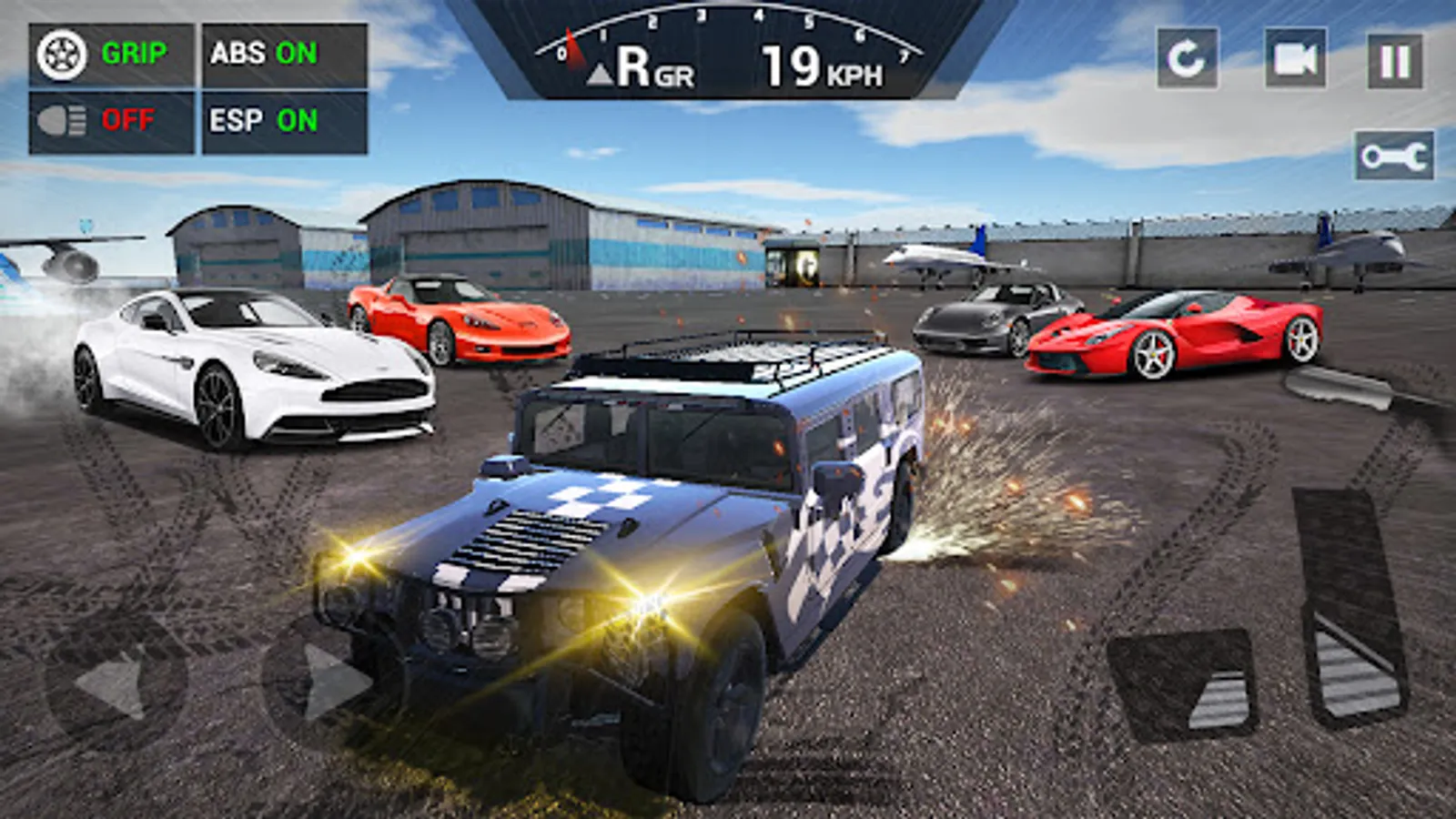Open vehicle tuning via the wrench icon

click(x=1393, y=153)
